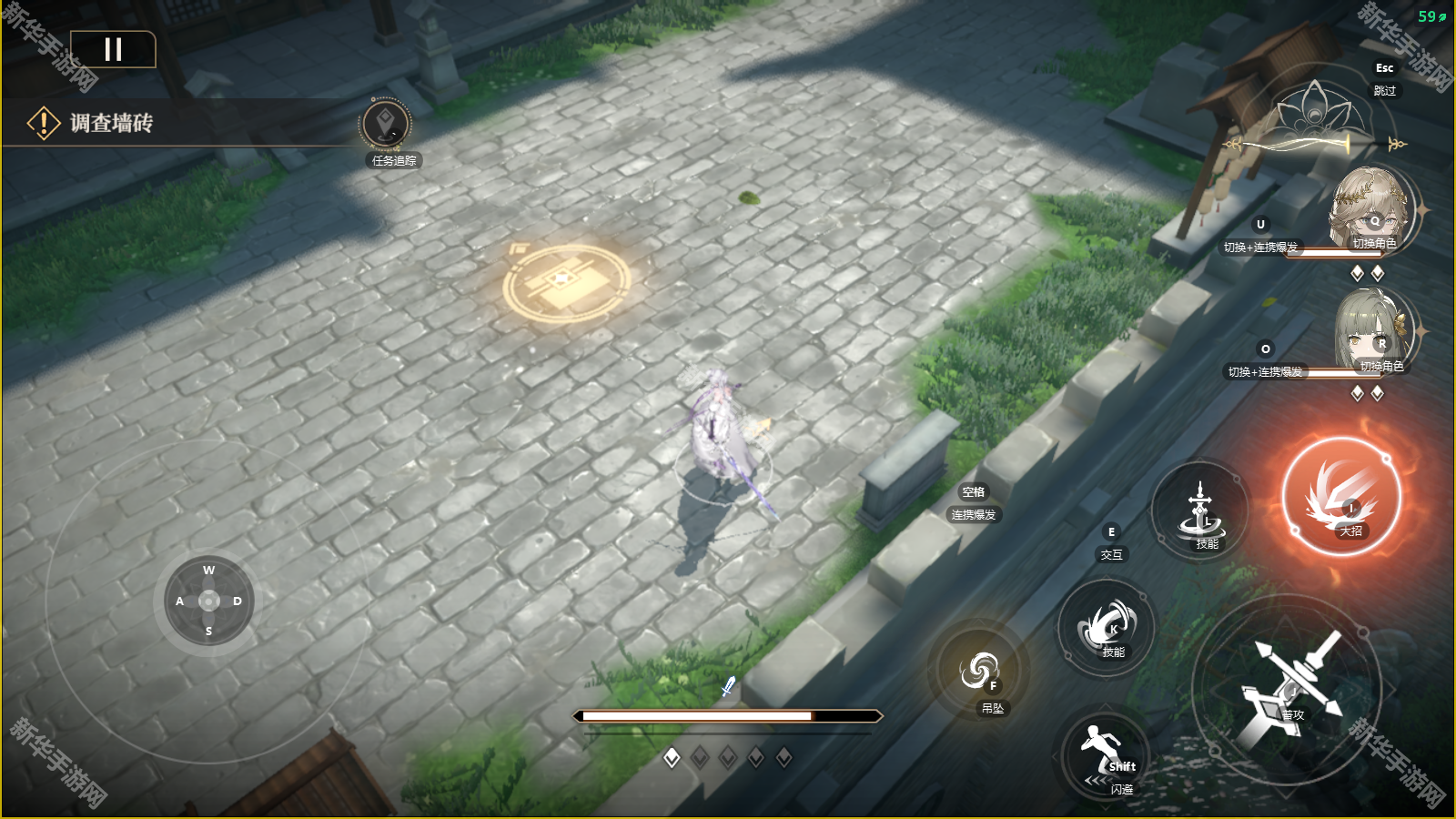Tap the virtual movement joystick center
Screen dimensions: 1456x819
click(x=209, y=601)
